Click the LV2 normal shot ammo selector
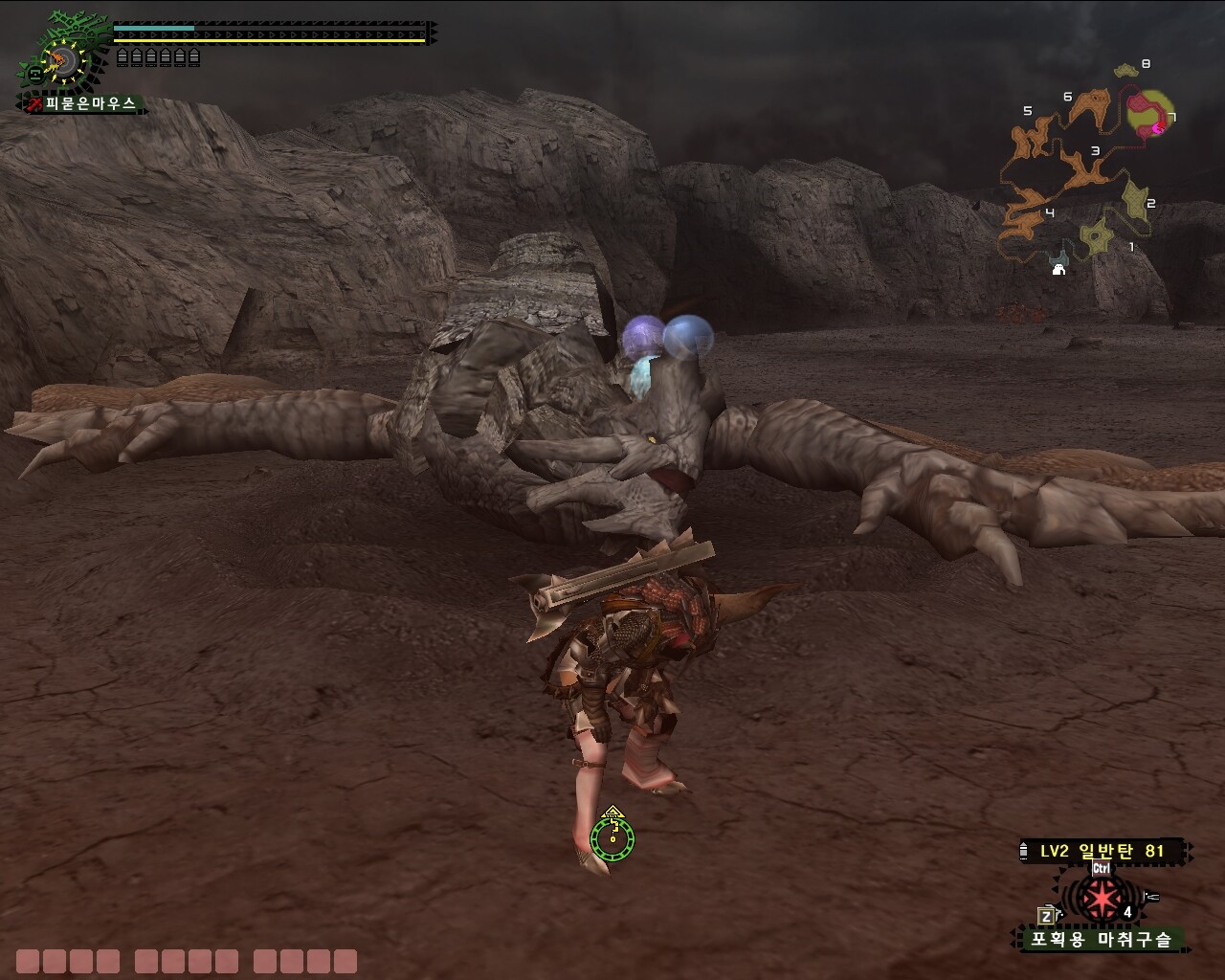This screenshot has width=1225, height=980. pos(1102,851)
